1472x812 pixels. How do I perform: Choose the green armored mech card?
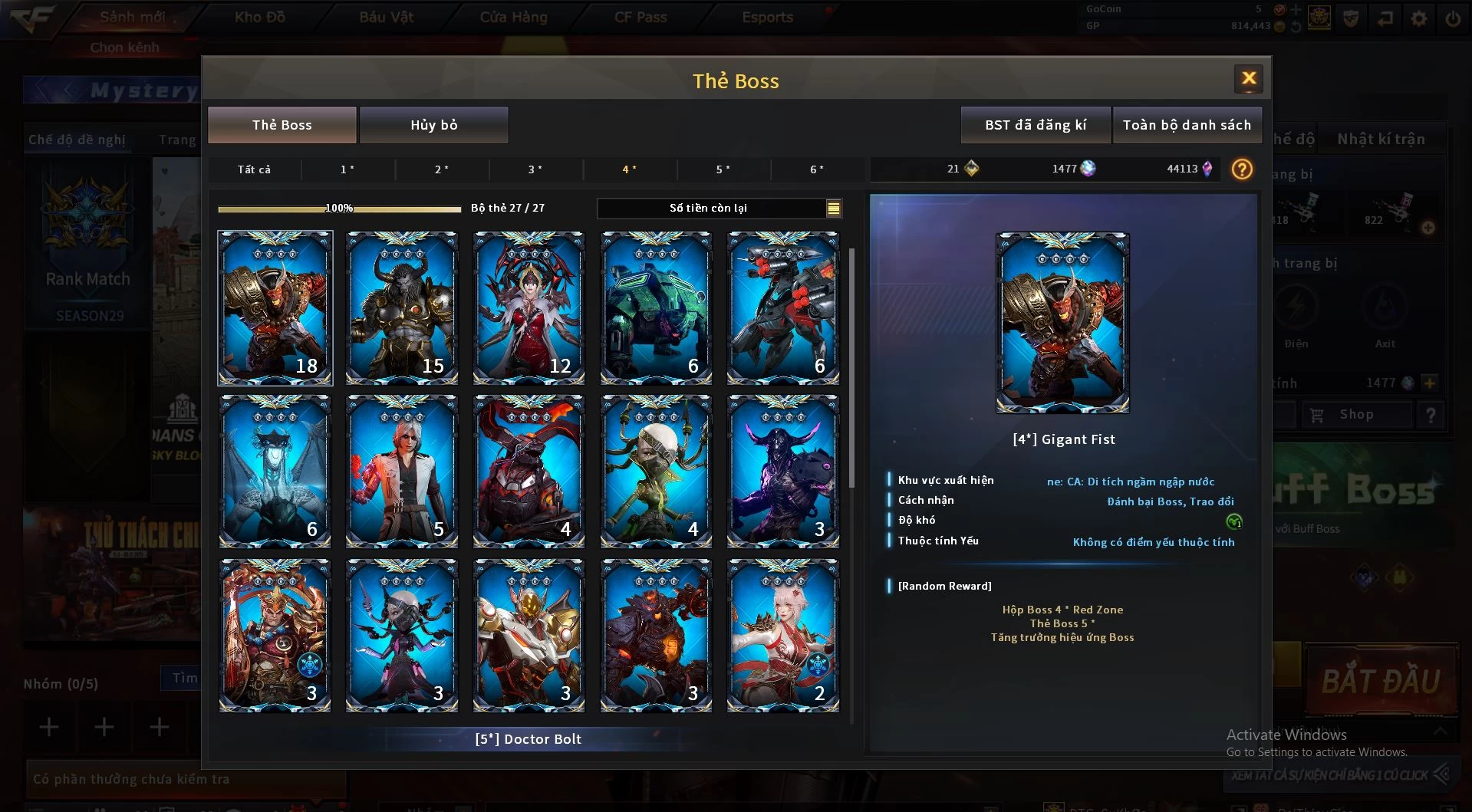pos(656,307)
